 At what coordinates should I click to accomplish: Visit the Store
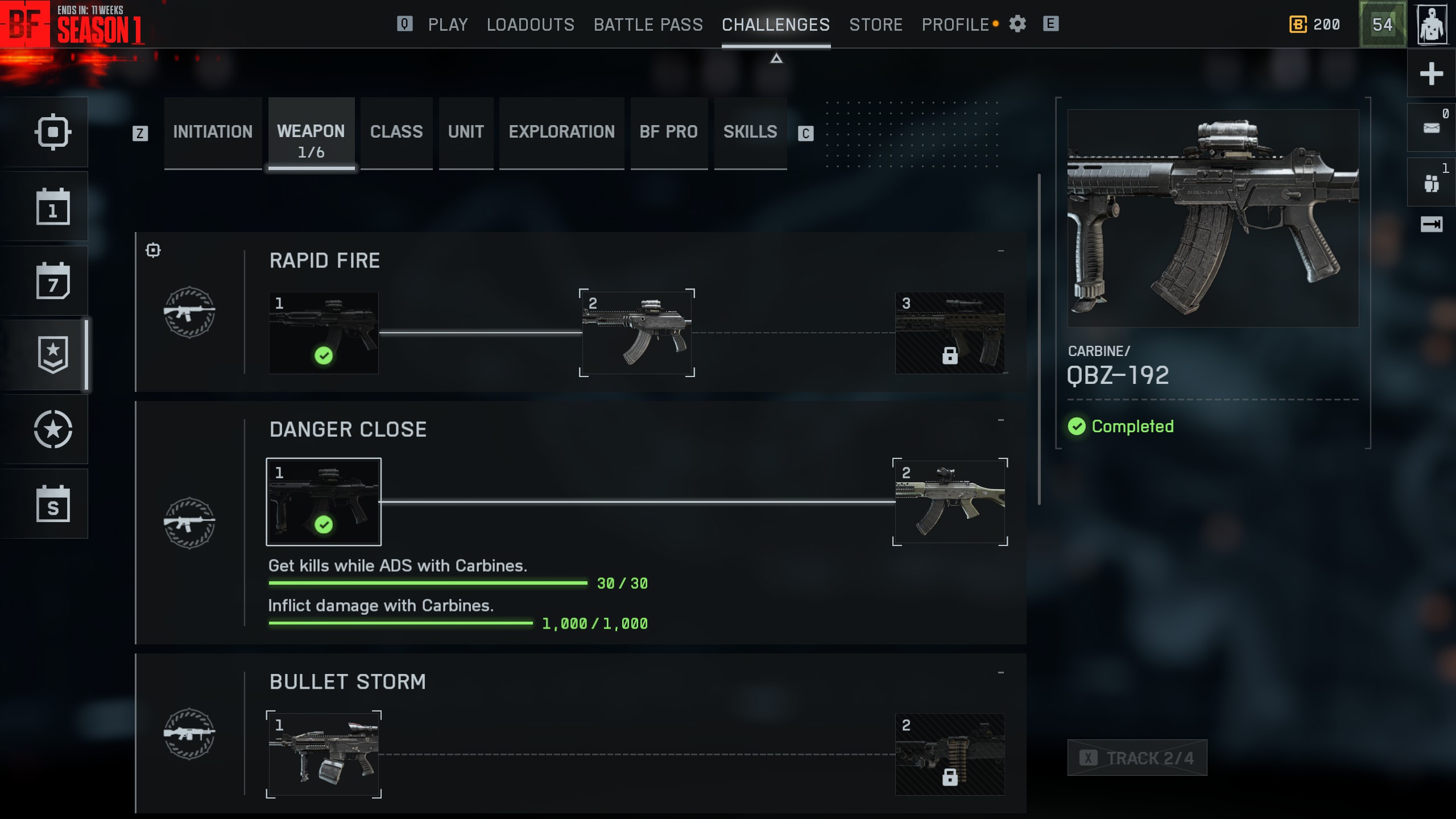(x=875, y=24)
